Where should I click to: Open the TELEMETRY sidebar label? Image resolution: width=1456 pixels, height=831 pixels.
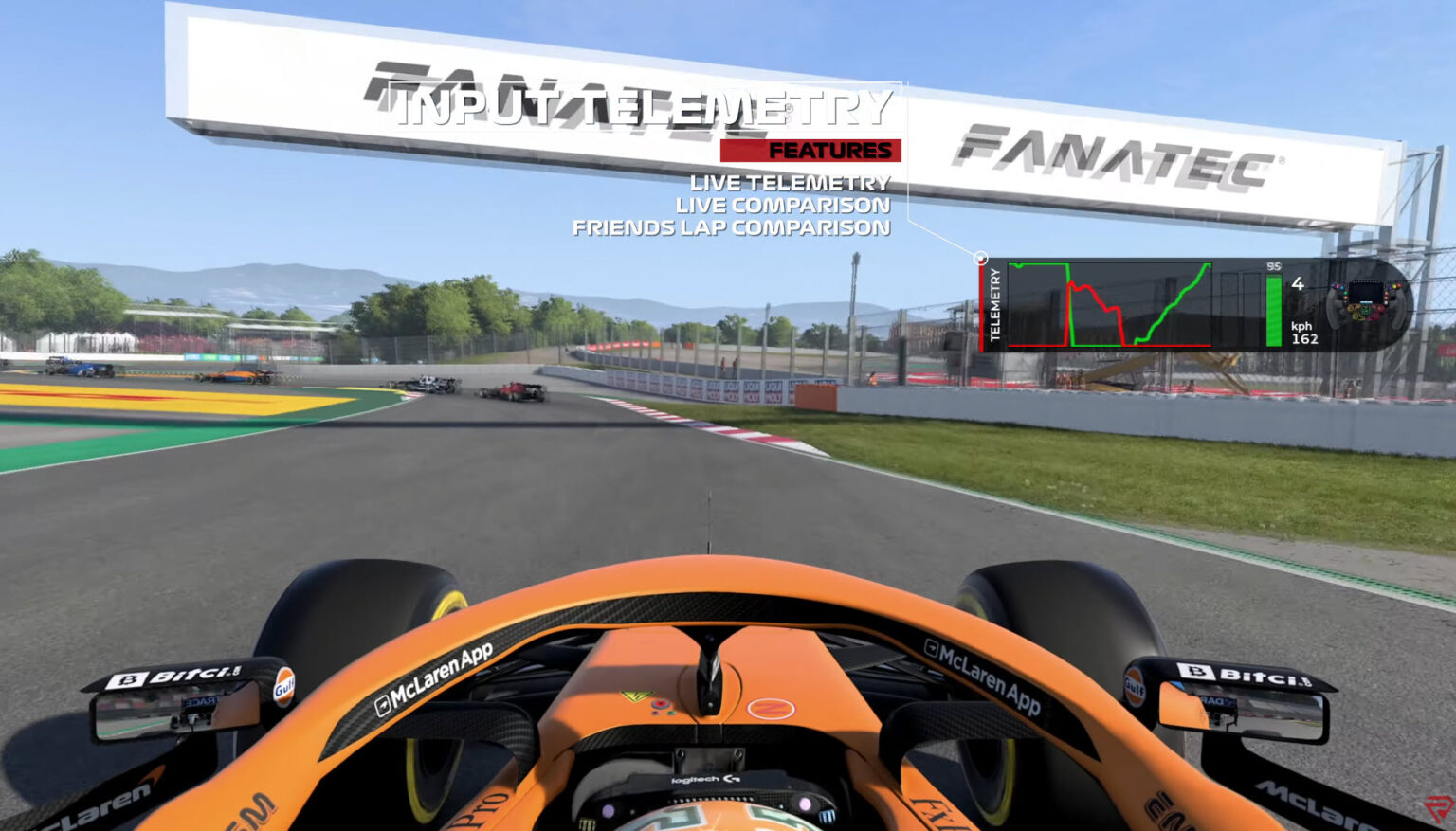[994, 303]
